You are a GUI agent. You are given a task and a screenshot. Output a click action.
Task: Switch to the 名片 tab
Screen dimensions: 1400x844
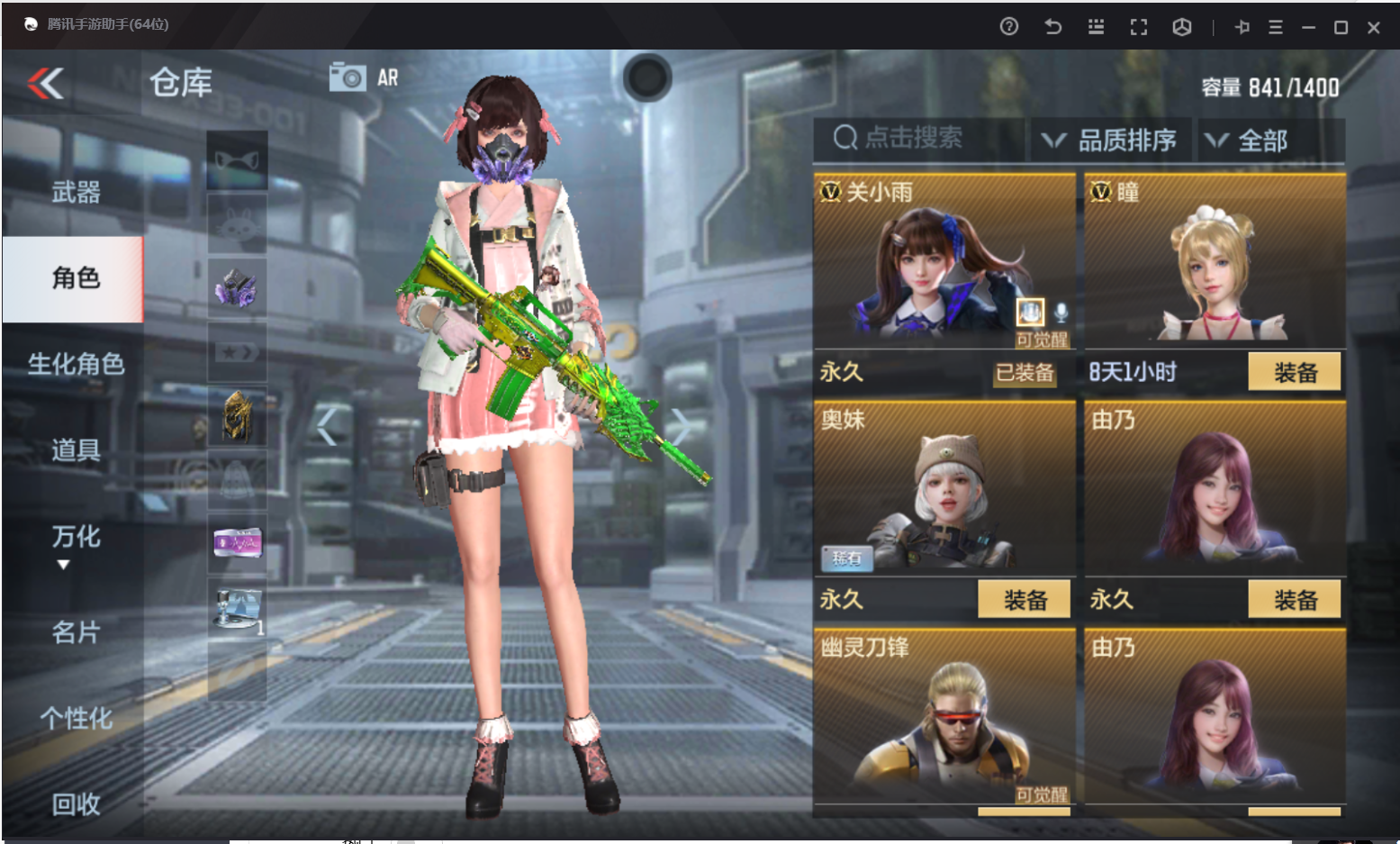tap(76, 632)
